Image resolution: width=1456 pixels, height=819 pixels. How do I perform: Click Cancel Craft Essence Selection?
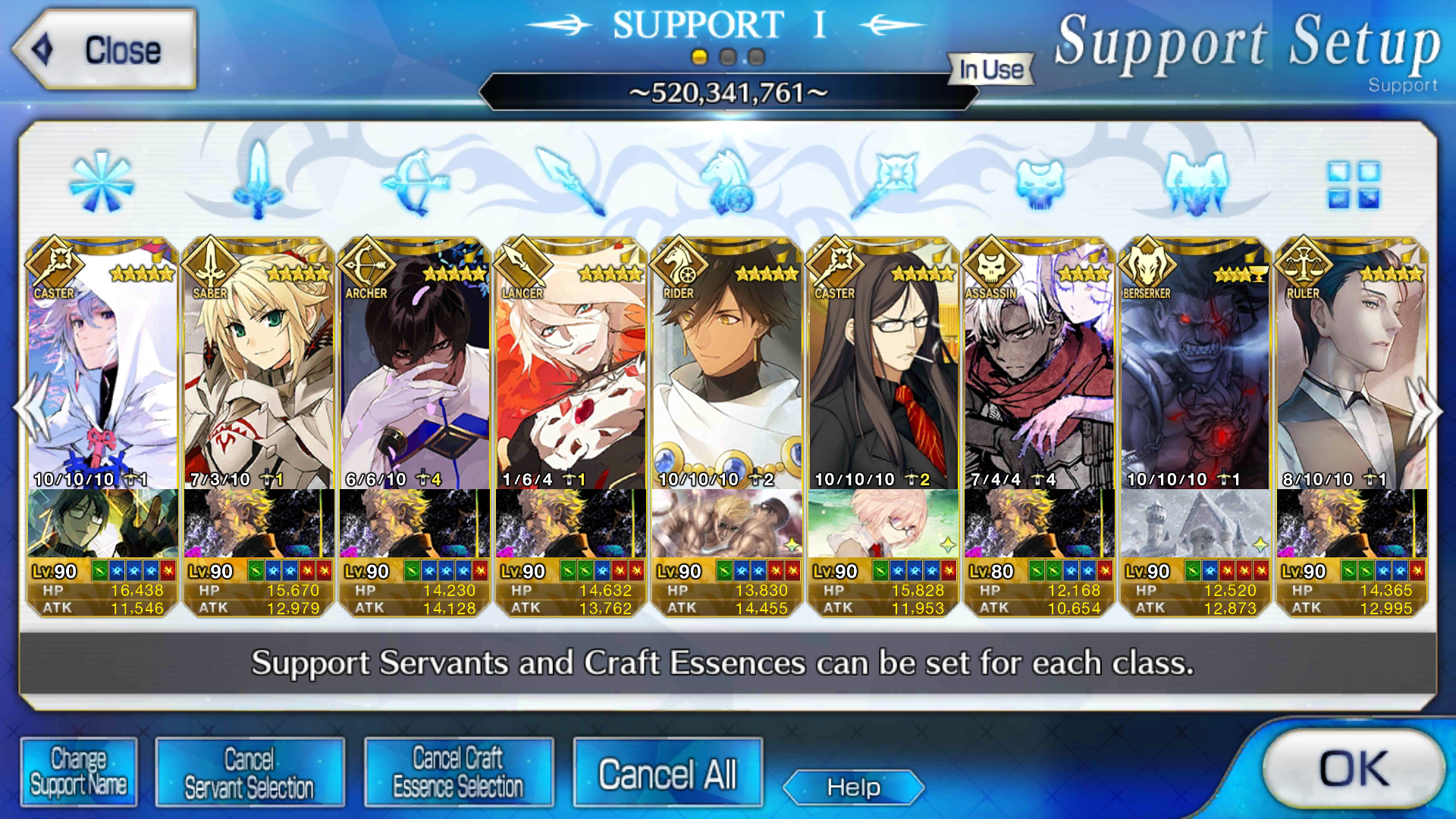coord(458,772)
